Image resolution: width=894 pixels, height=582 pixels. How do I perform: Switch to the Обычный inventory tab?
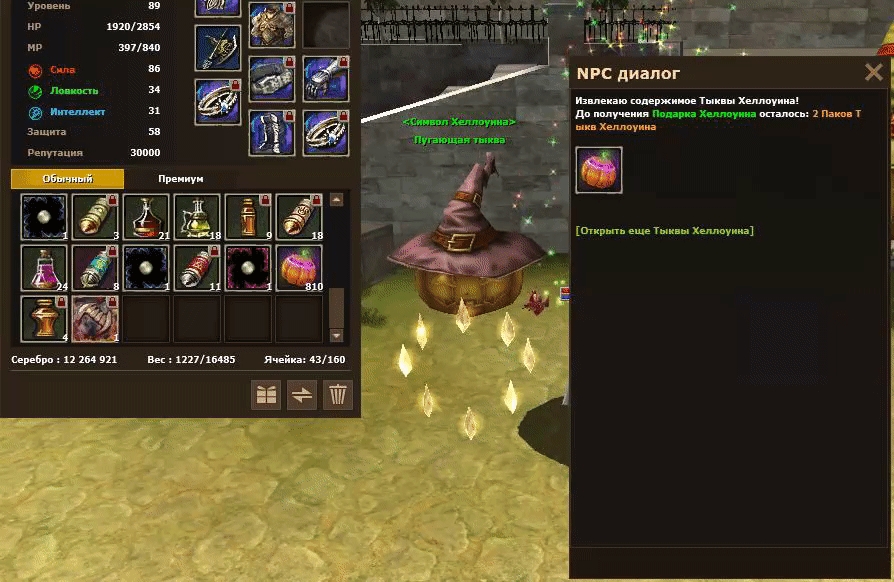(68, 179)
